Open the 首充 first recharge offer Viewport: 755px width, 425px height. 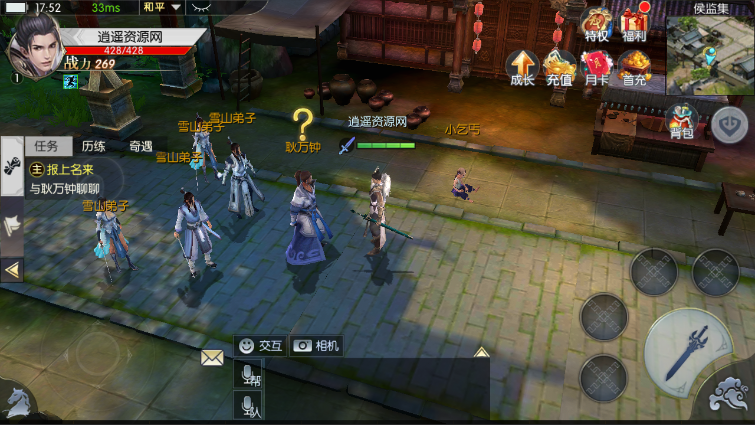634,67
